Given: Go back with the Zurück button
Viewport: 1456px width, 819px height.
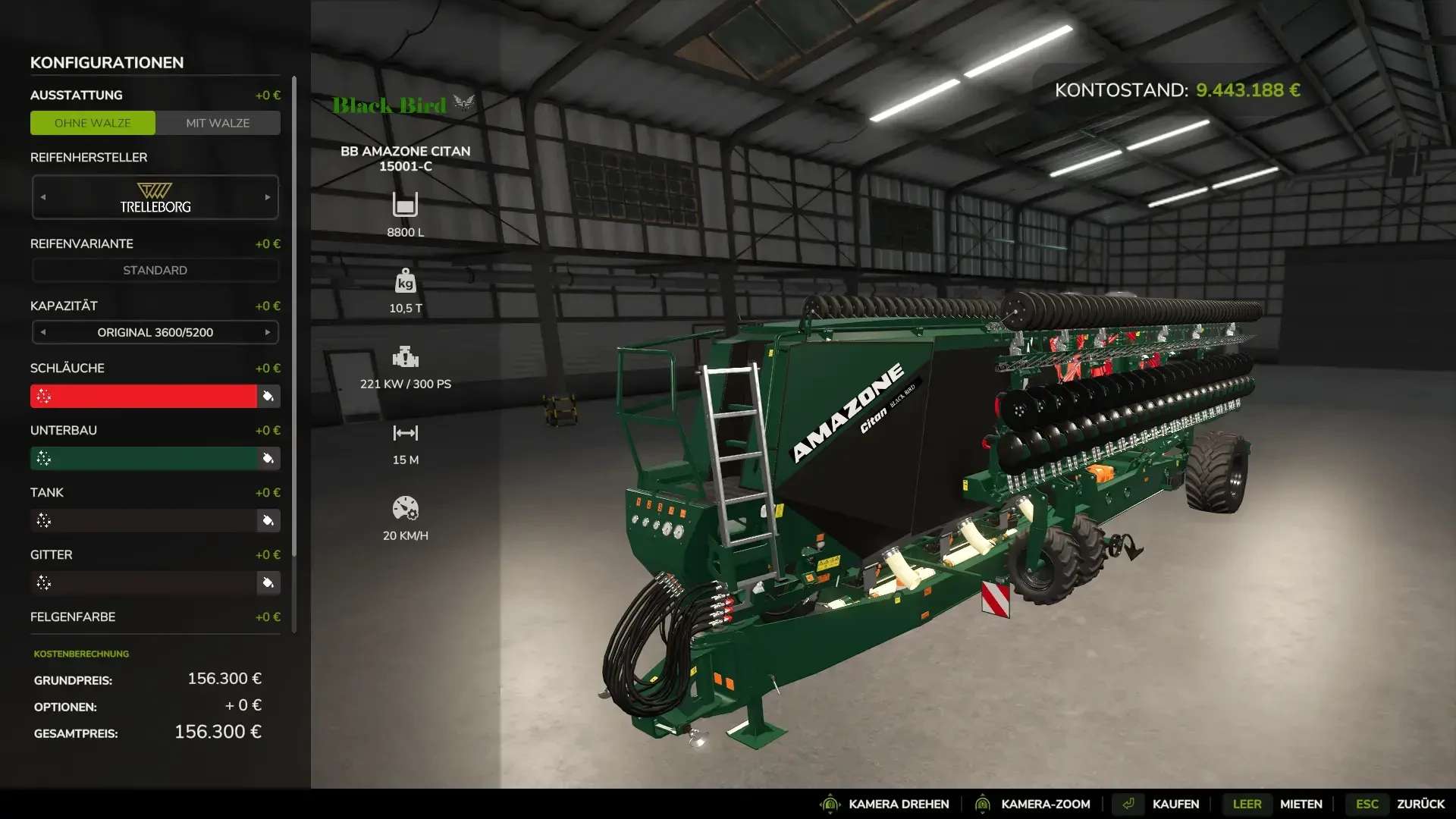Looking at the screenshot, I should (1420, 804).
